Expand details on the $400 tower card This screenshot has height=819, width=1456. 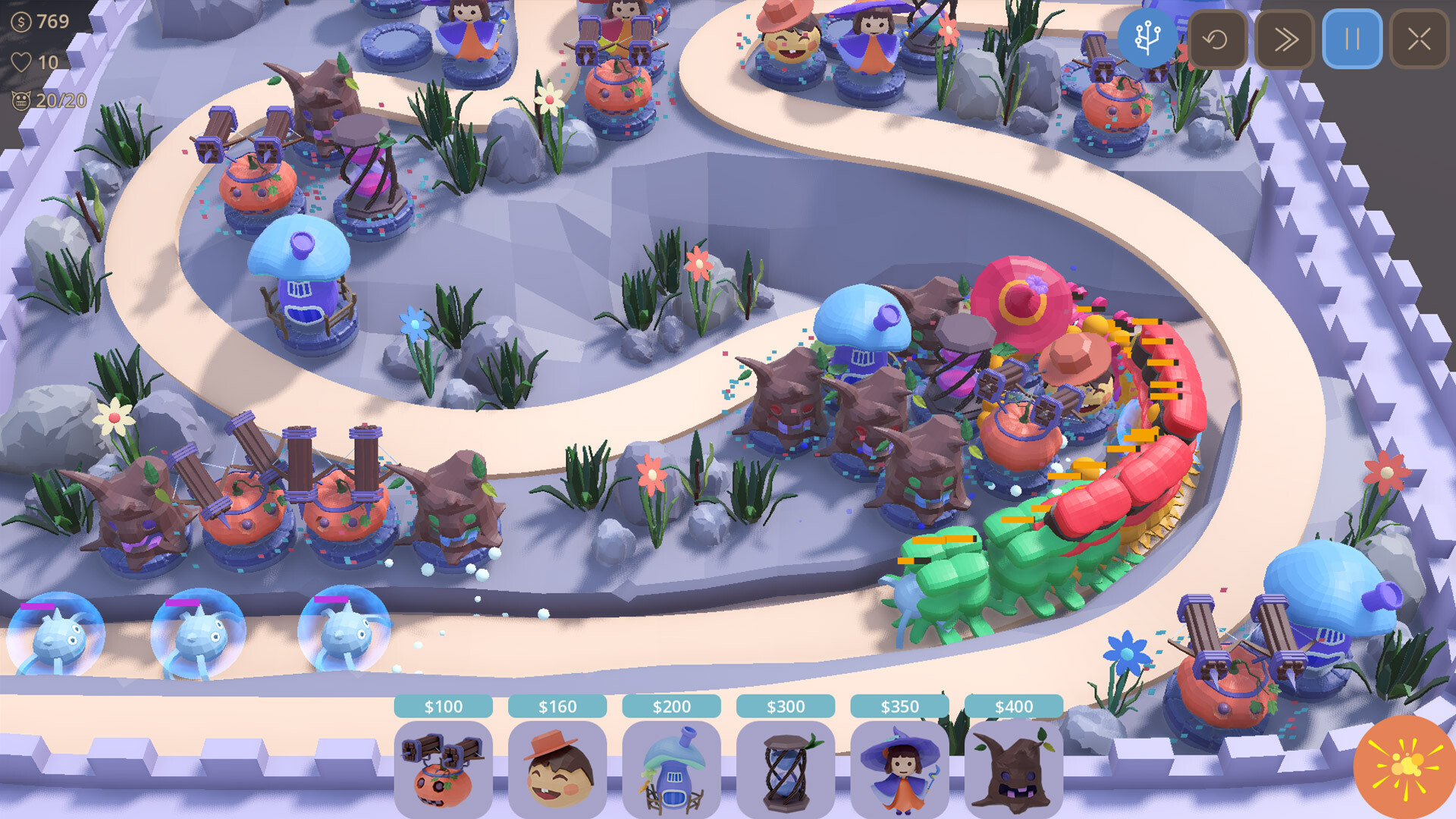click(x=1016, y=706)
